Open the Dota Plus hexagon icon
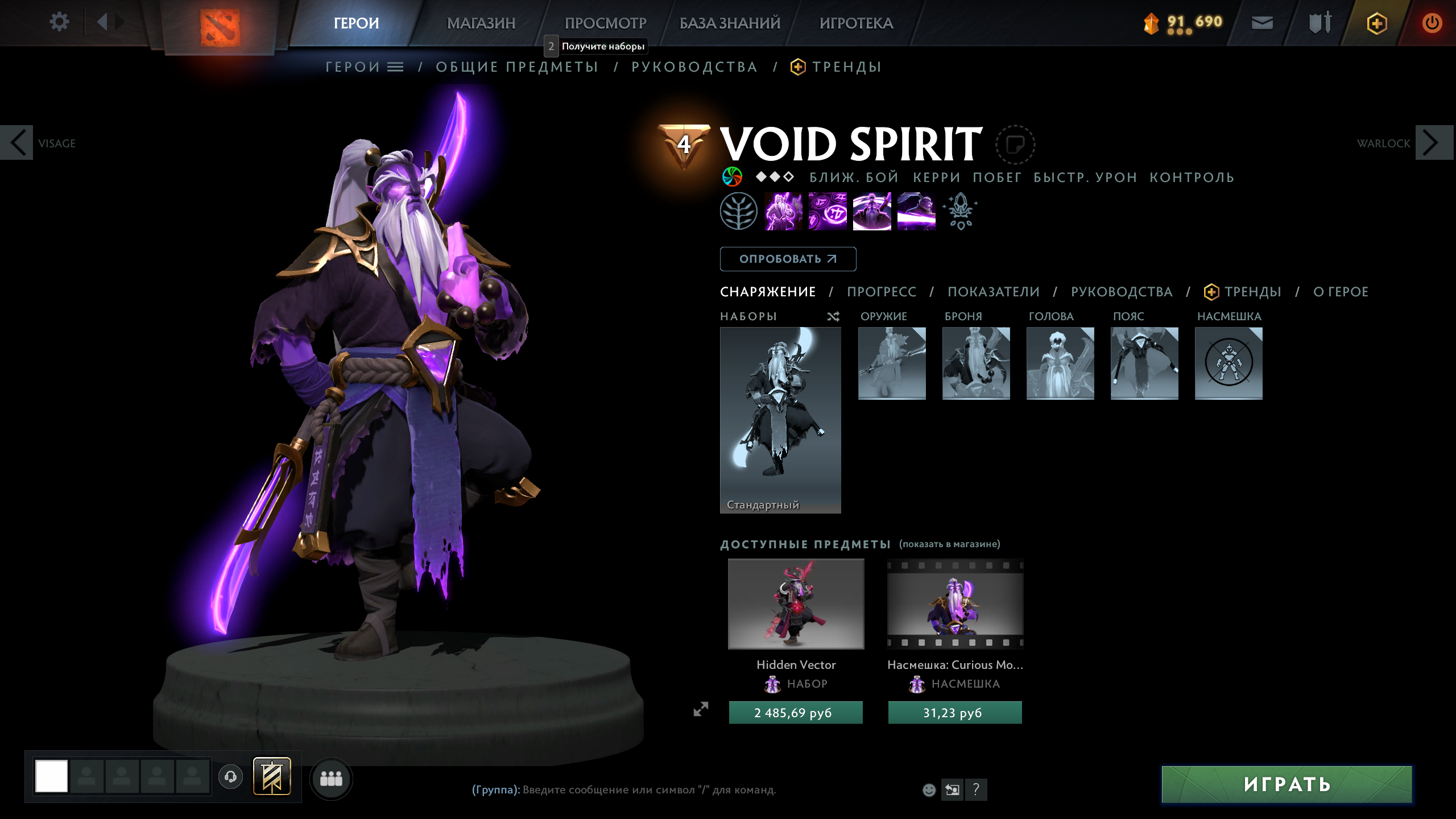This screenshot has width=1456, height=819. (x=1378, y=23)
